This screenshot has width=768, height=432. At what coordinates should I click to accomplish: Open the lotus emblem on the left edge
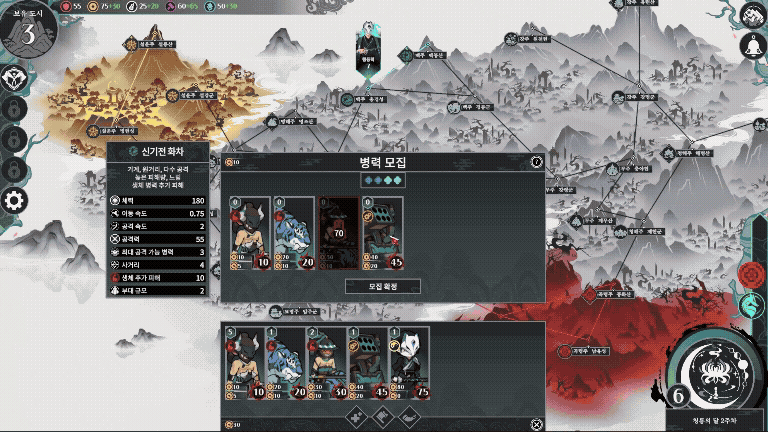(x=13, y=78)
